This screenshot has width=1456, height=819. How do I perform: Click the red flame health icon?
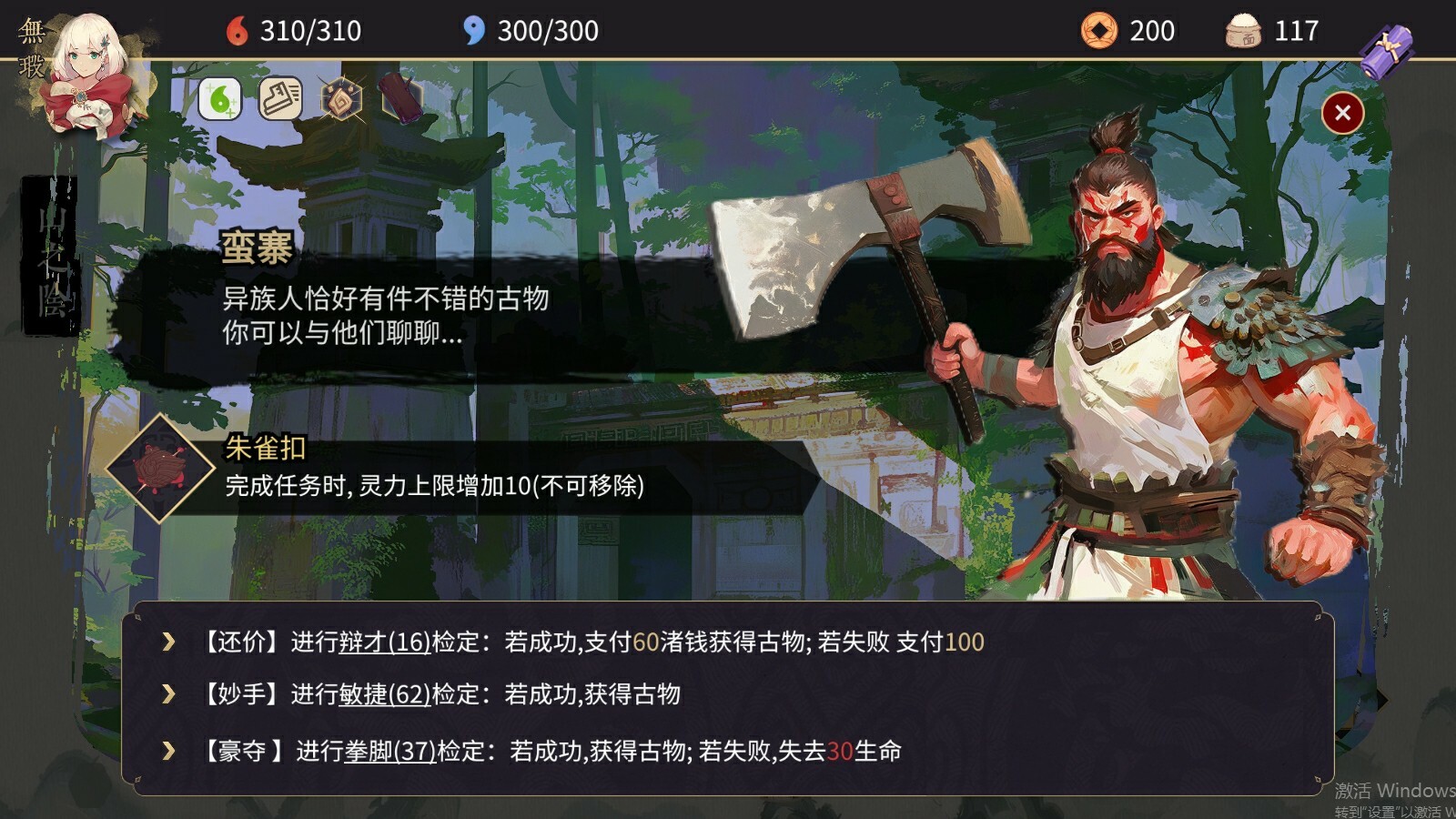(x=237, y=30)
